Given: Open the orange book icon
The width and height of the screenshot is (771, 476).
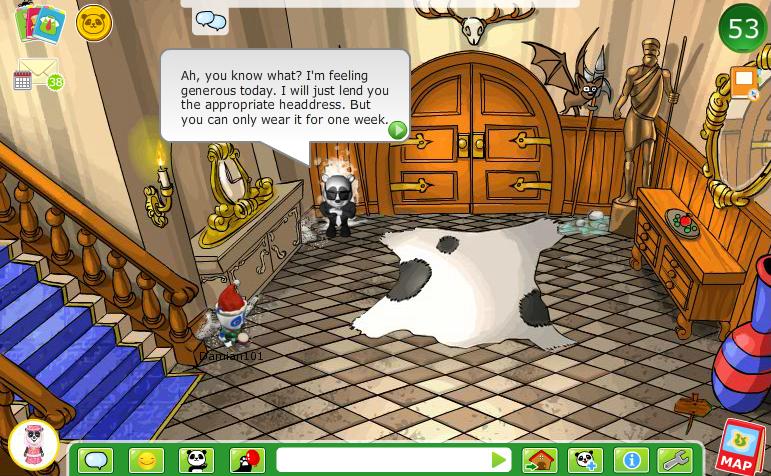Looking at the screenshot, I should point(743,81).
